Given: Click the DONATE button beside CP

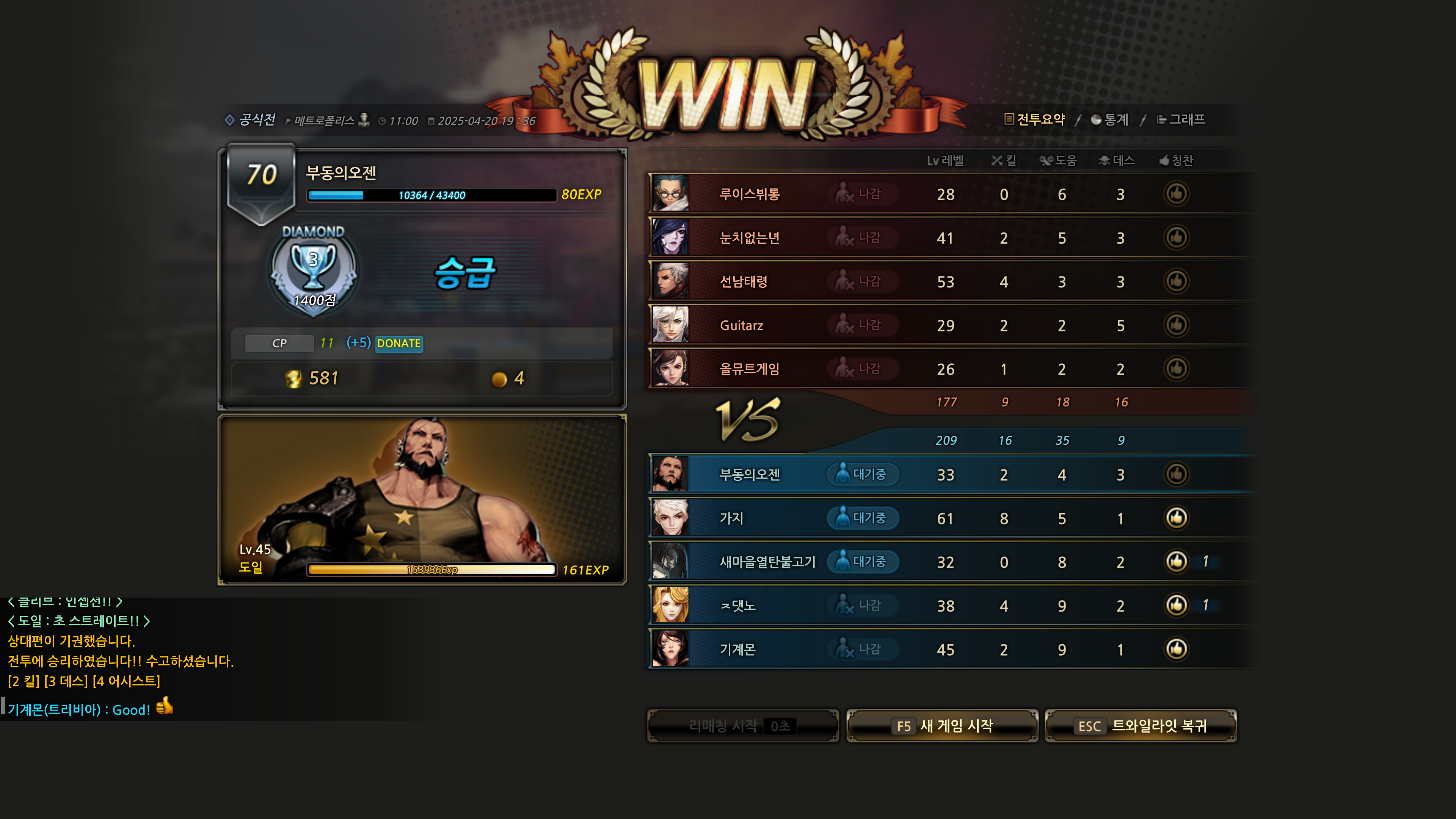Looking at the screenshot, I should coord(399,343).
